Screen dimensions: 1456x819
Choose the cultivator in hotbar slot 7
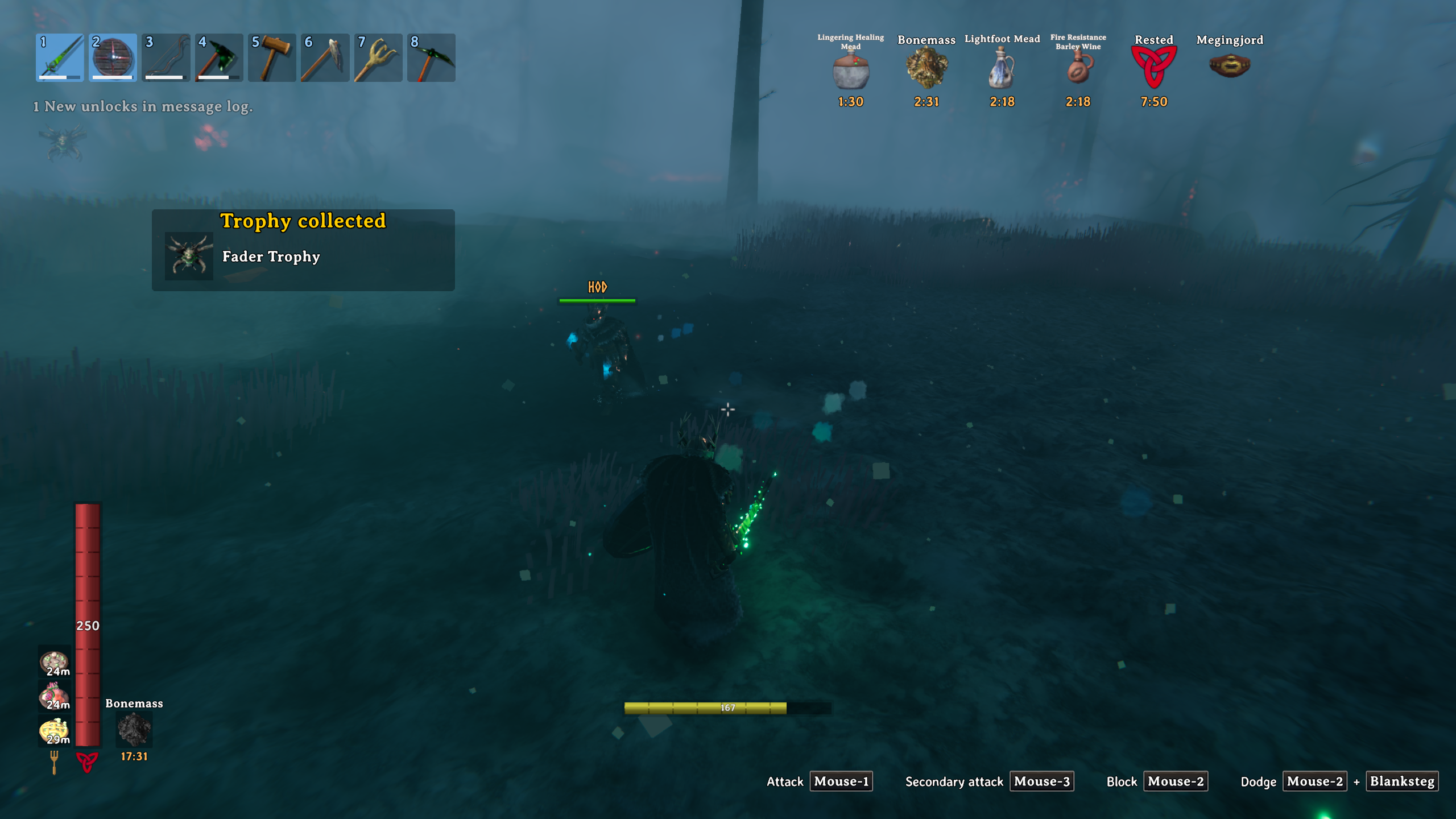click(378, 57)
